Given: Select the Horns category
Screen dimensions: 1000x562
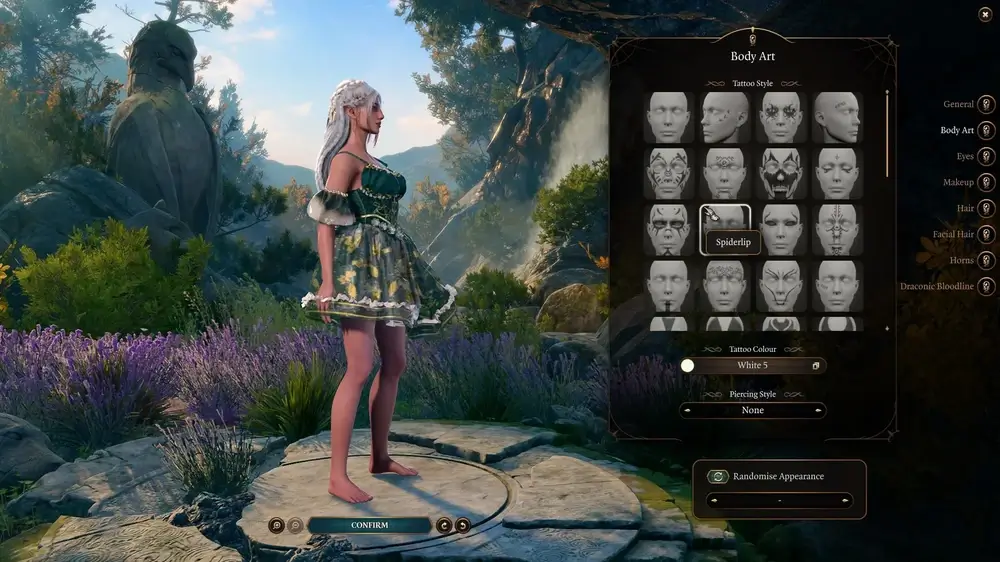Looking at the screenshot, I should click(986, 260).
